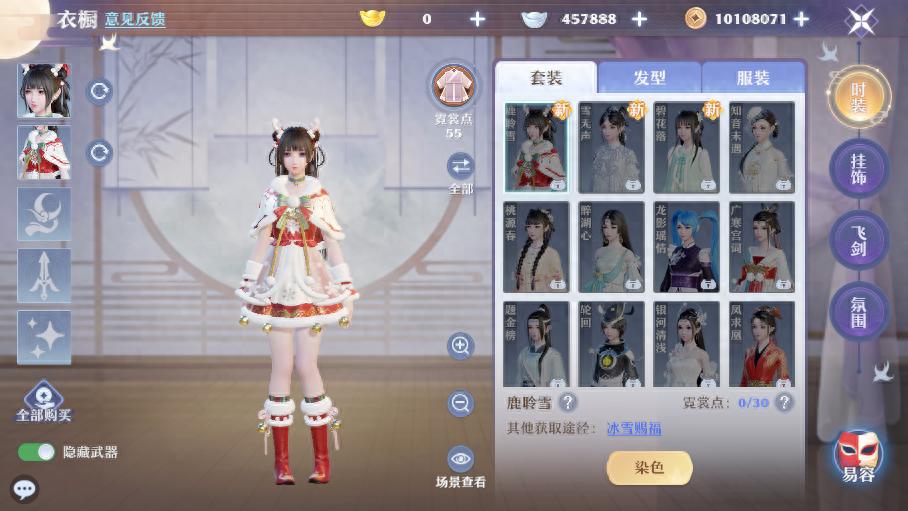
Task: Switch to the 发型 hairstyle tab
Action: (x=649, y=78)
